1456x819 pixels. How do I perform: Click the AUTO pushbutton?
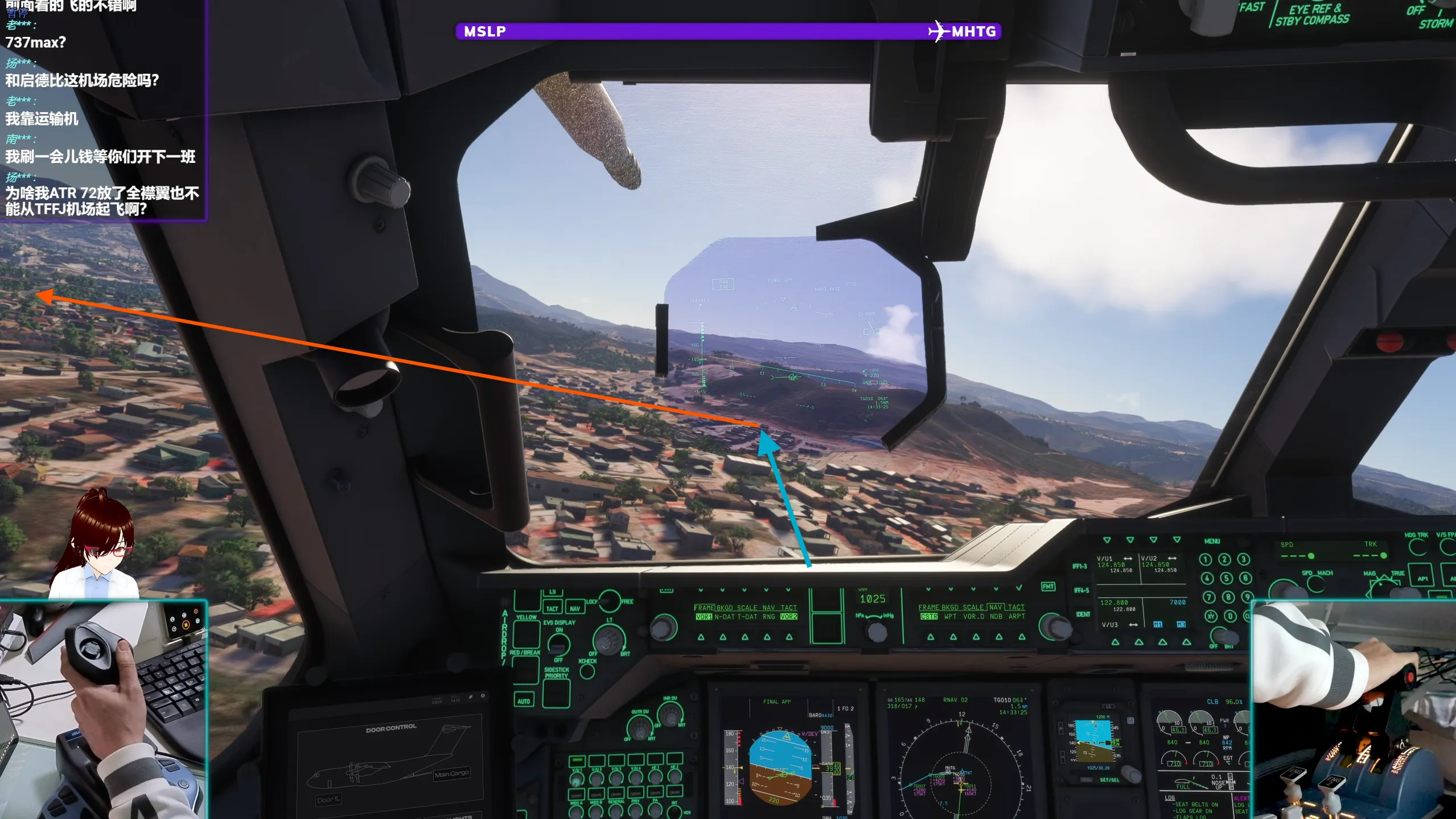click(524, 701)
